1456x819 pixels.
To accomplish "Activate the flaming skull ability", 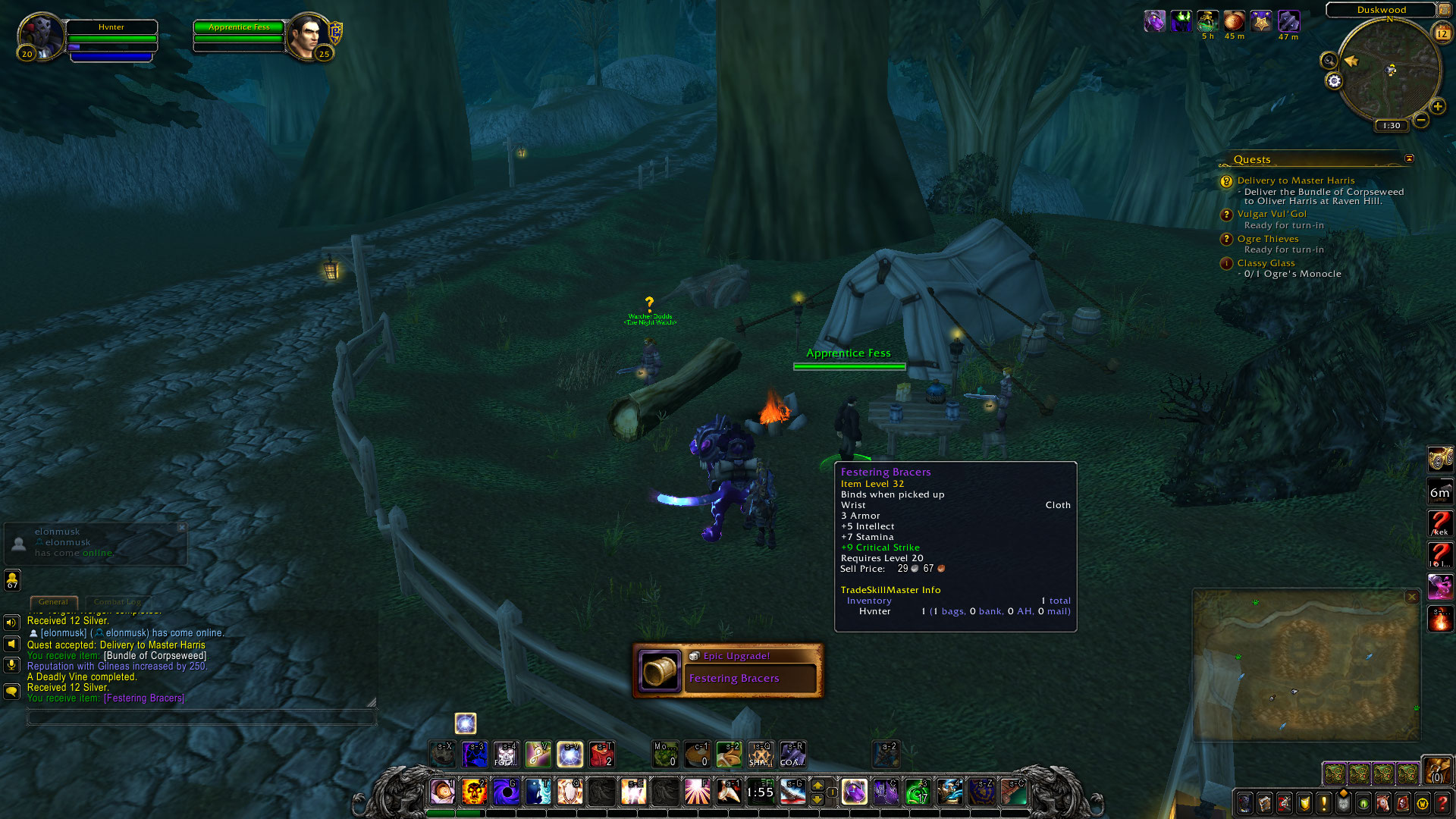I will click(x=475, y=792).
